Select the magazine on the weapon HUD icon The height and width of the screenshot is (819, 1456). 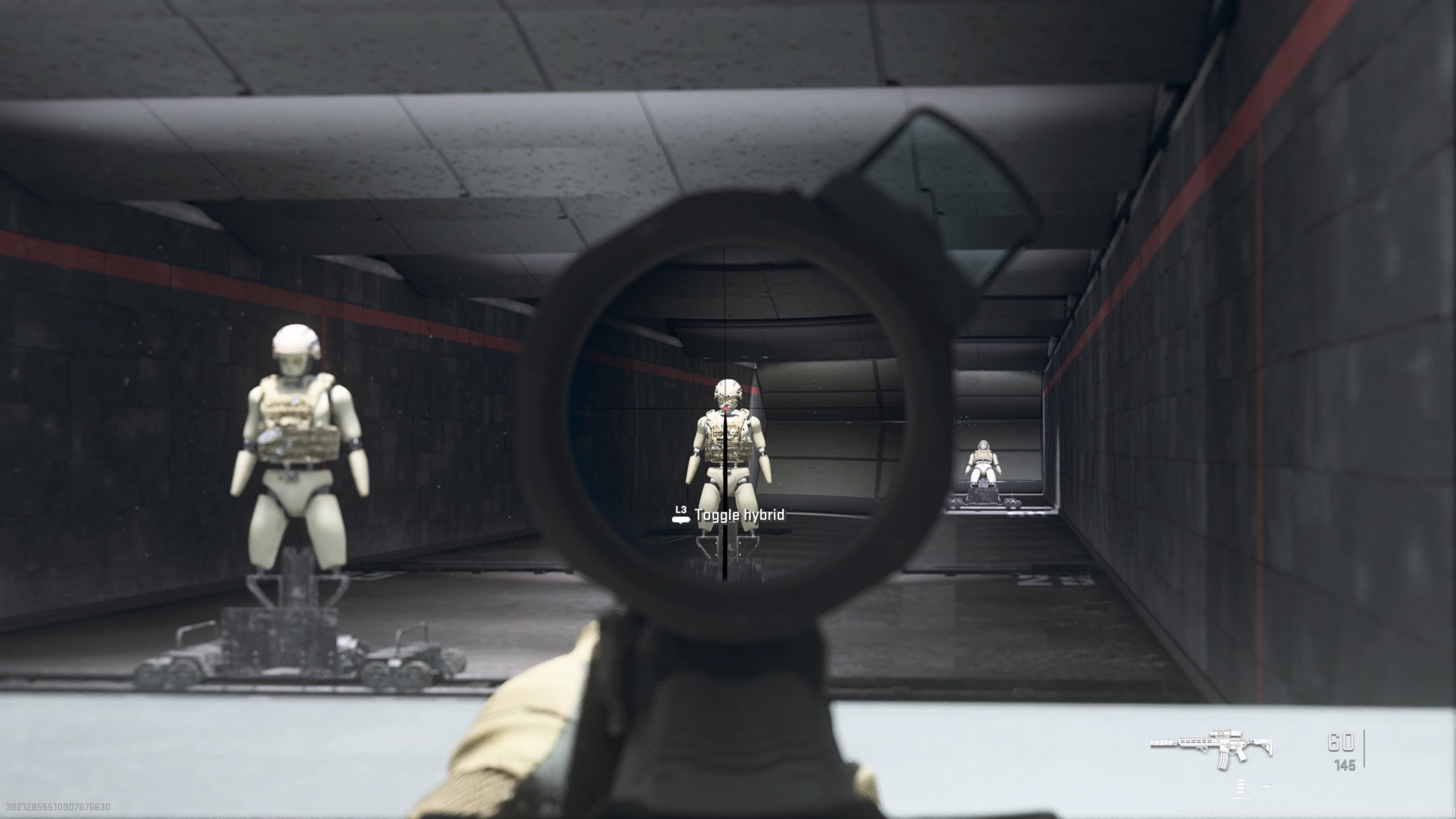(x=1224, y=761)
